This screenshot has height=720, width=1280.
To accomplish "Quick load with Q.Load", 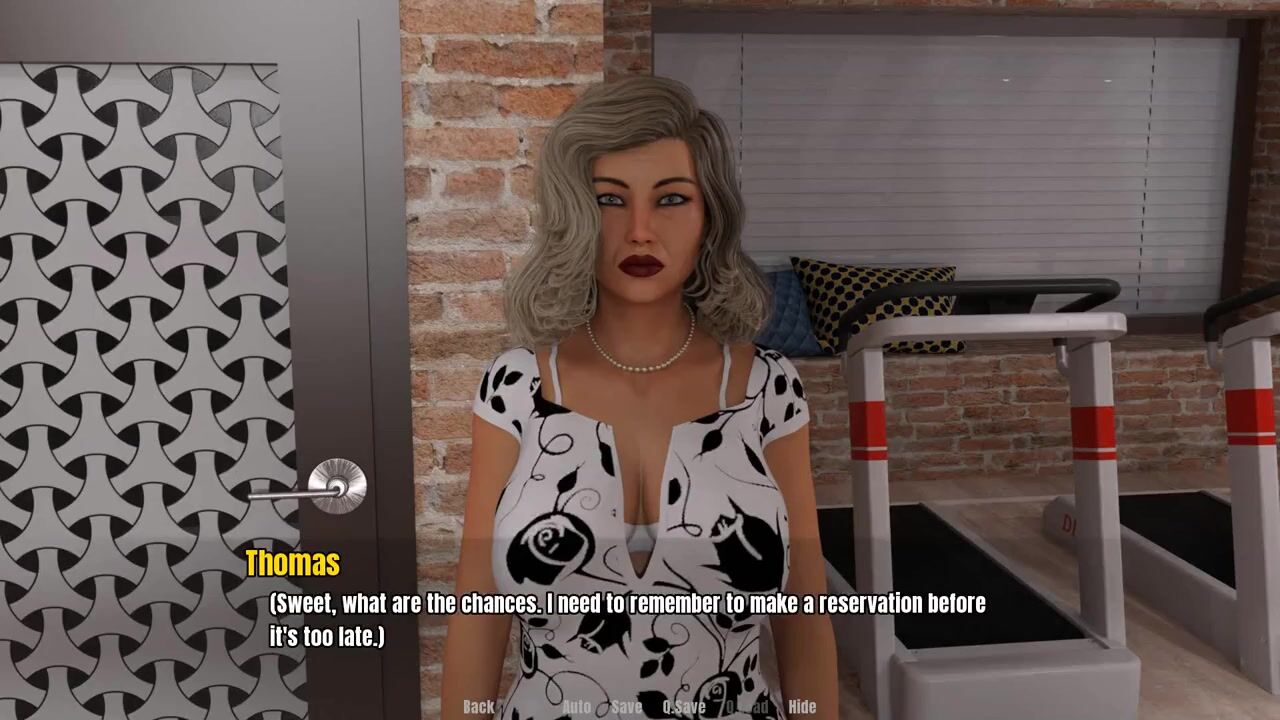I will pos(747,706).
